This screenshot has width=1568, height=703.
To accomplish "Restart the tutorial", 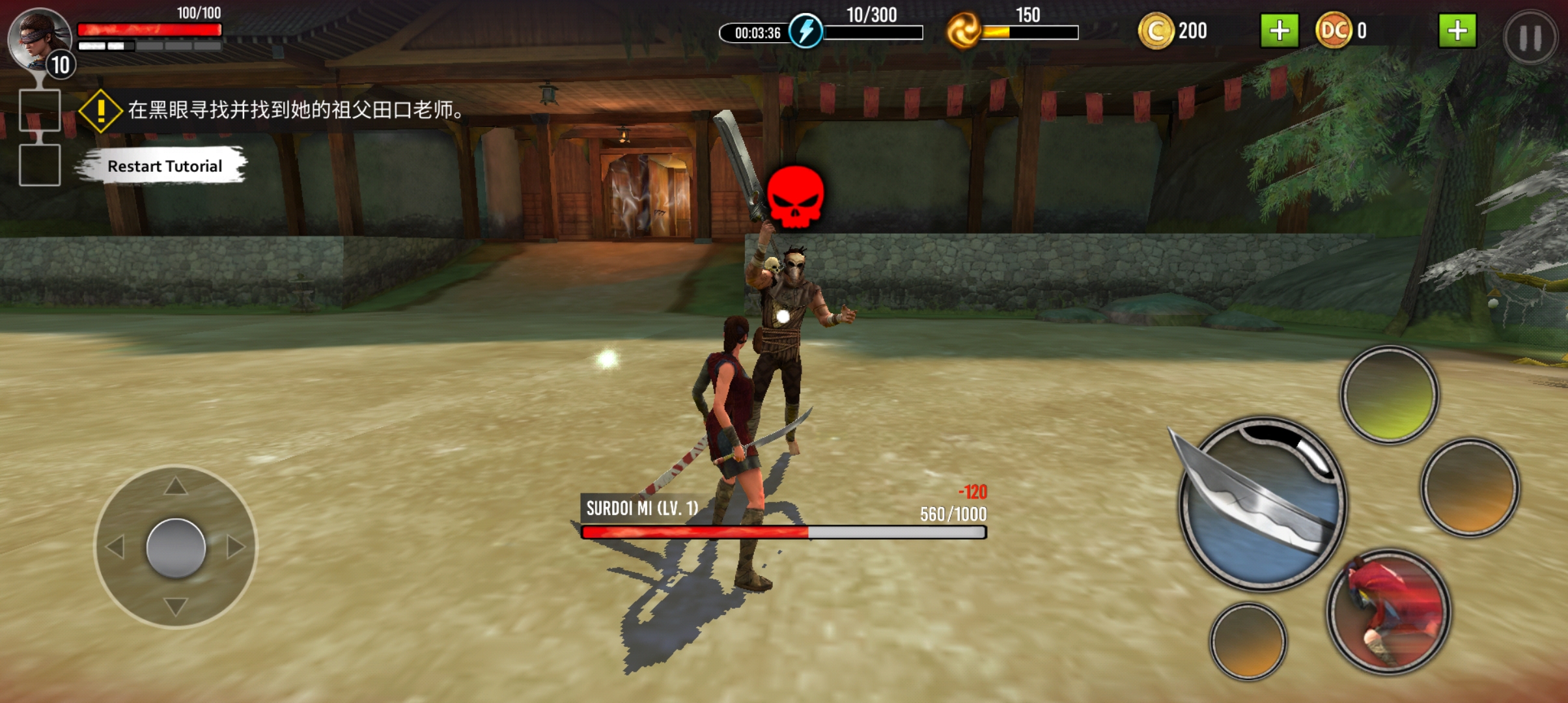I will pos(164,166).
